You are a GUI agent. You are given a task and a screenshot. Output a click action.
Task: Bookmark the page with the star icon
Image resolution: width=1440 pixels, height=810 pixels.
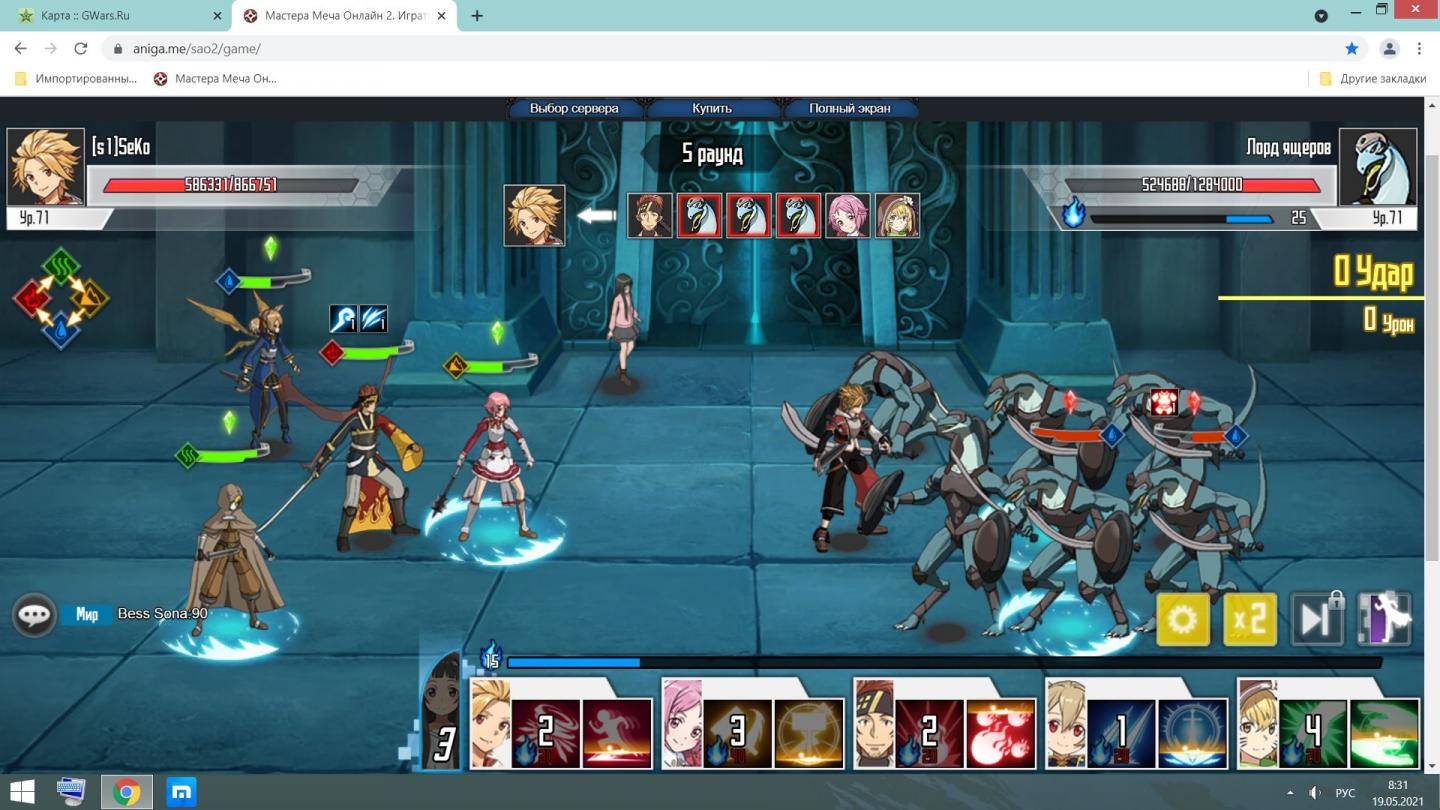click(x=1352, y=48)
